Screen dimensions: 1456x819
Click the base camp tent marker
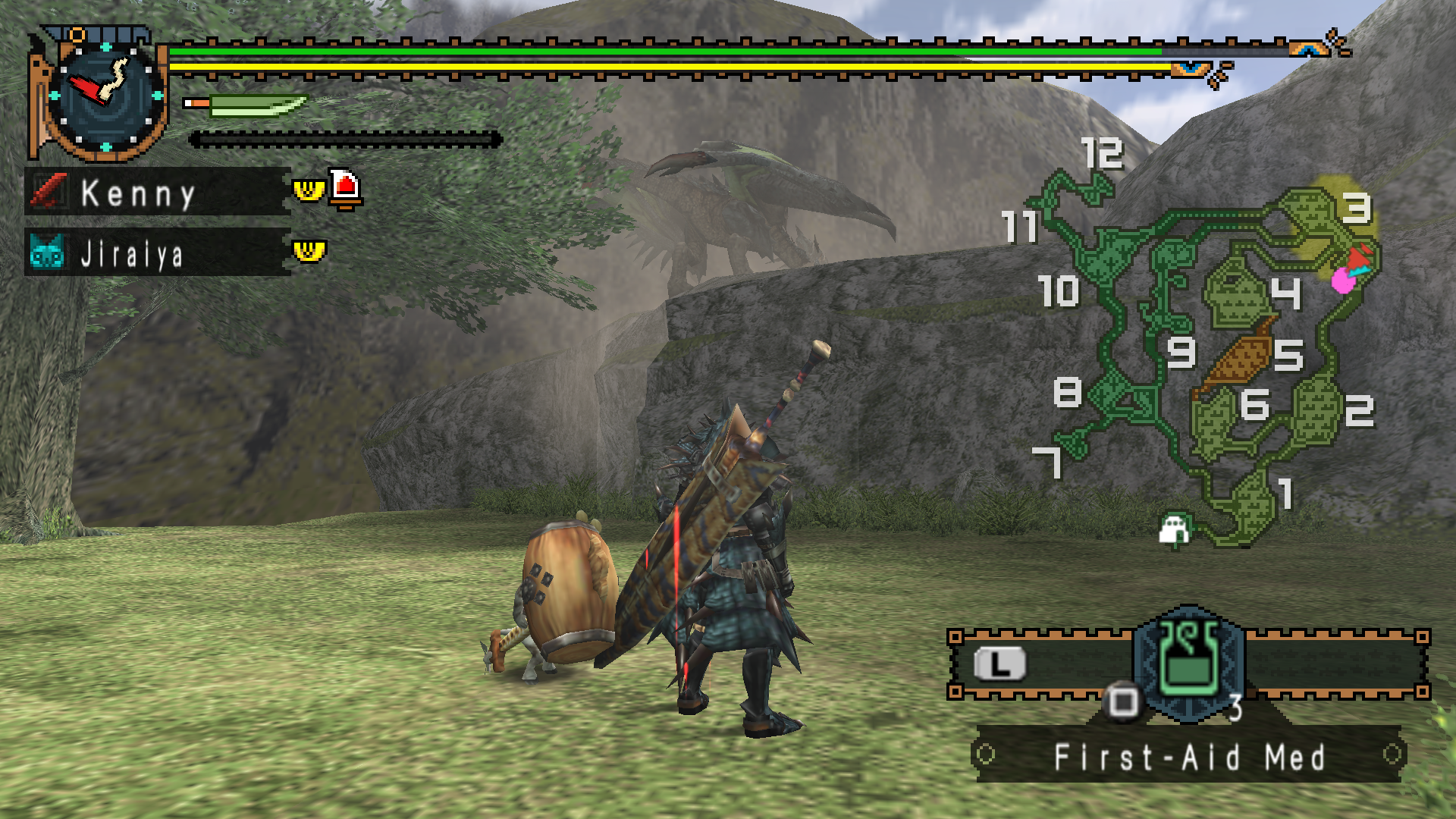click(1175, 529)
